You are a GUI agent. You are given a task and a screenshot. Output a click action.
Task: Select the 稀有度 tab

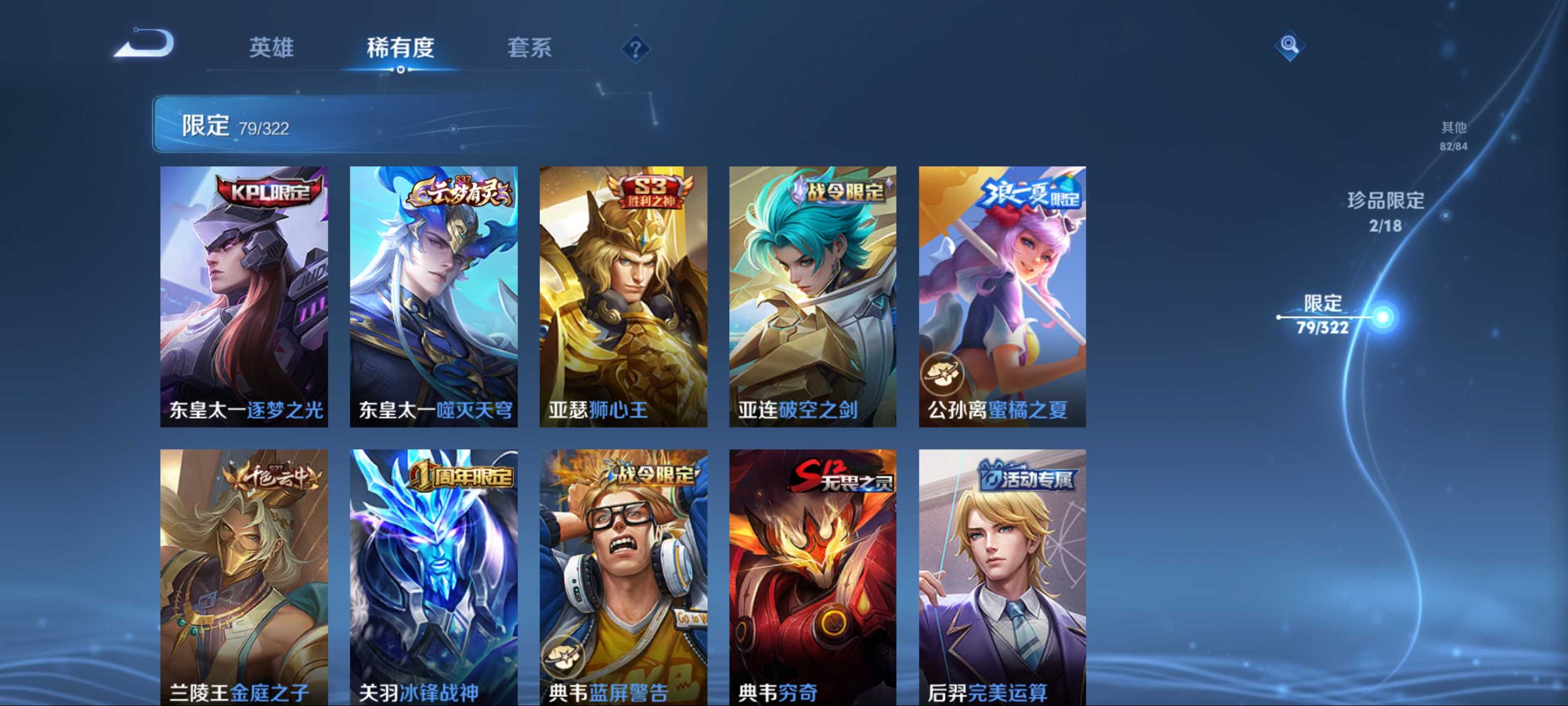coord(400,48)
